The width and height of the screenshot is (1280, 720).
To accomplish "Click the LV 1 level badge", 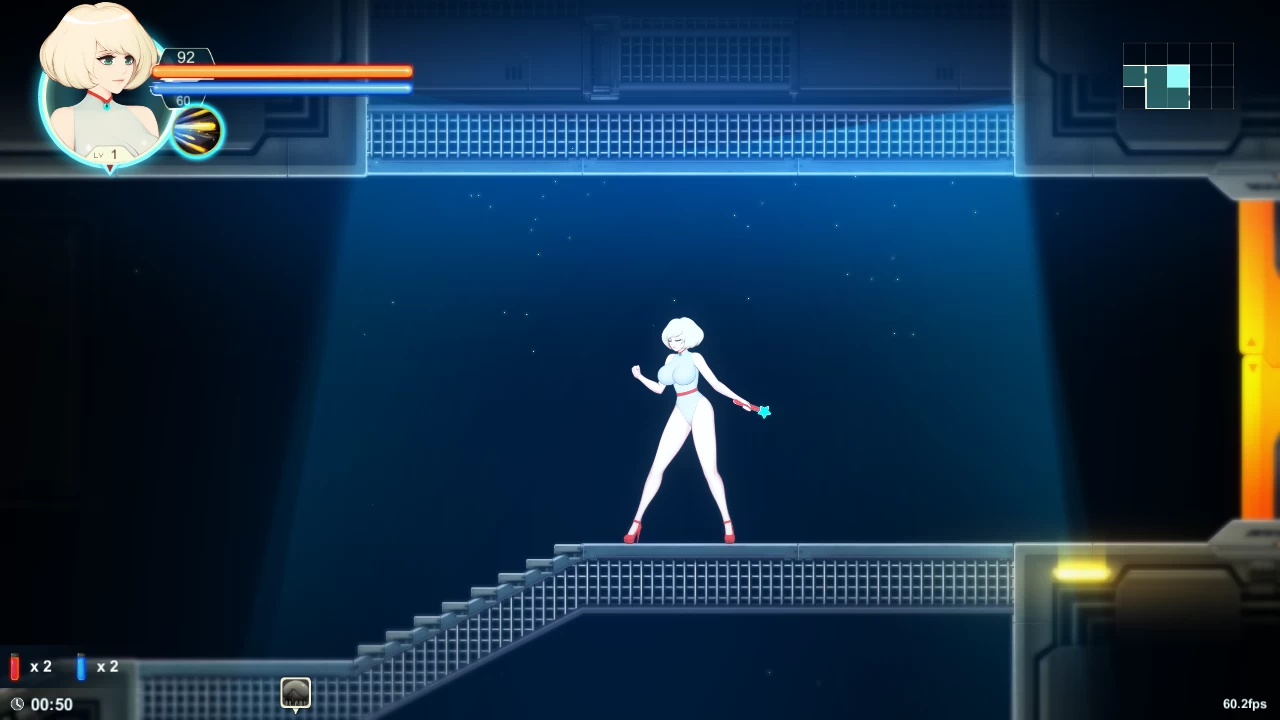I will (x=107, y=154).
